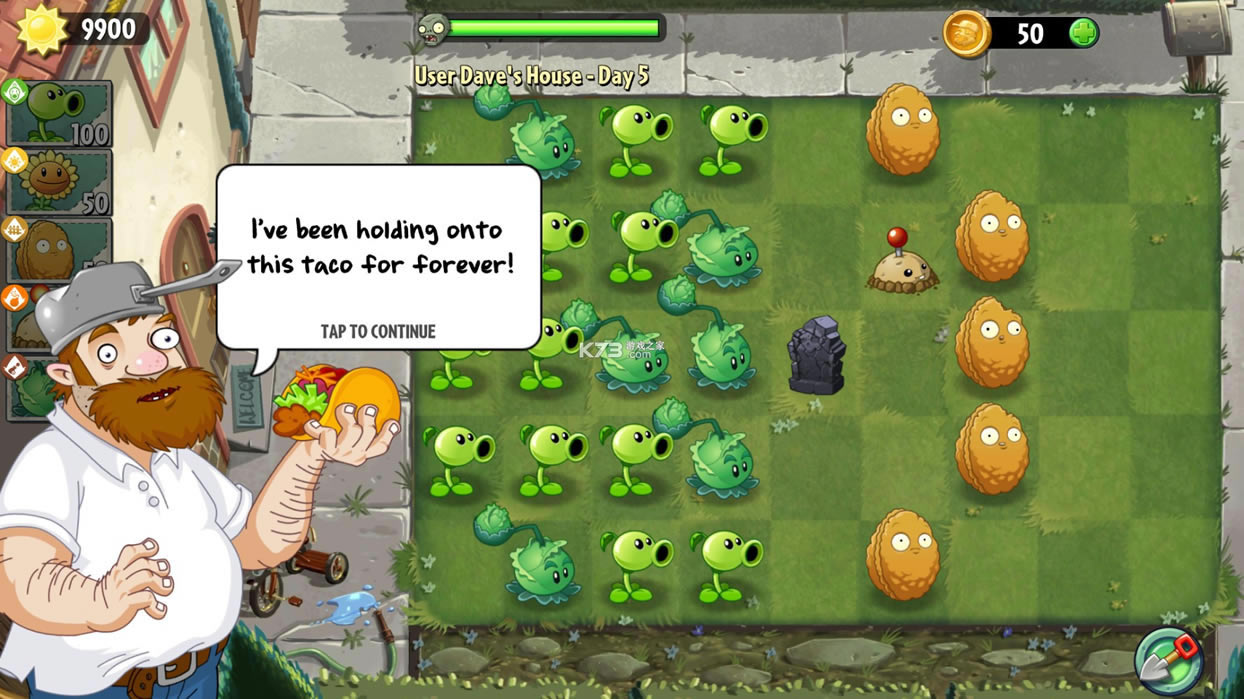The image size is (1244, 699).
Task: Click the green plus to add coins
Action: pos(1083,33)
